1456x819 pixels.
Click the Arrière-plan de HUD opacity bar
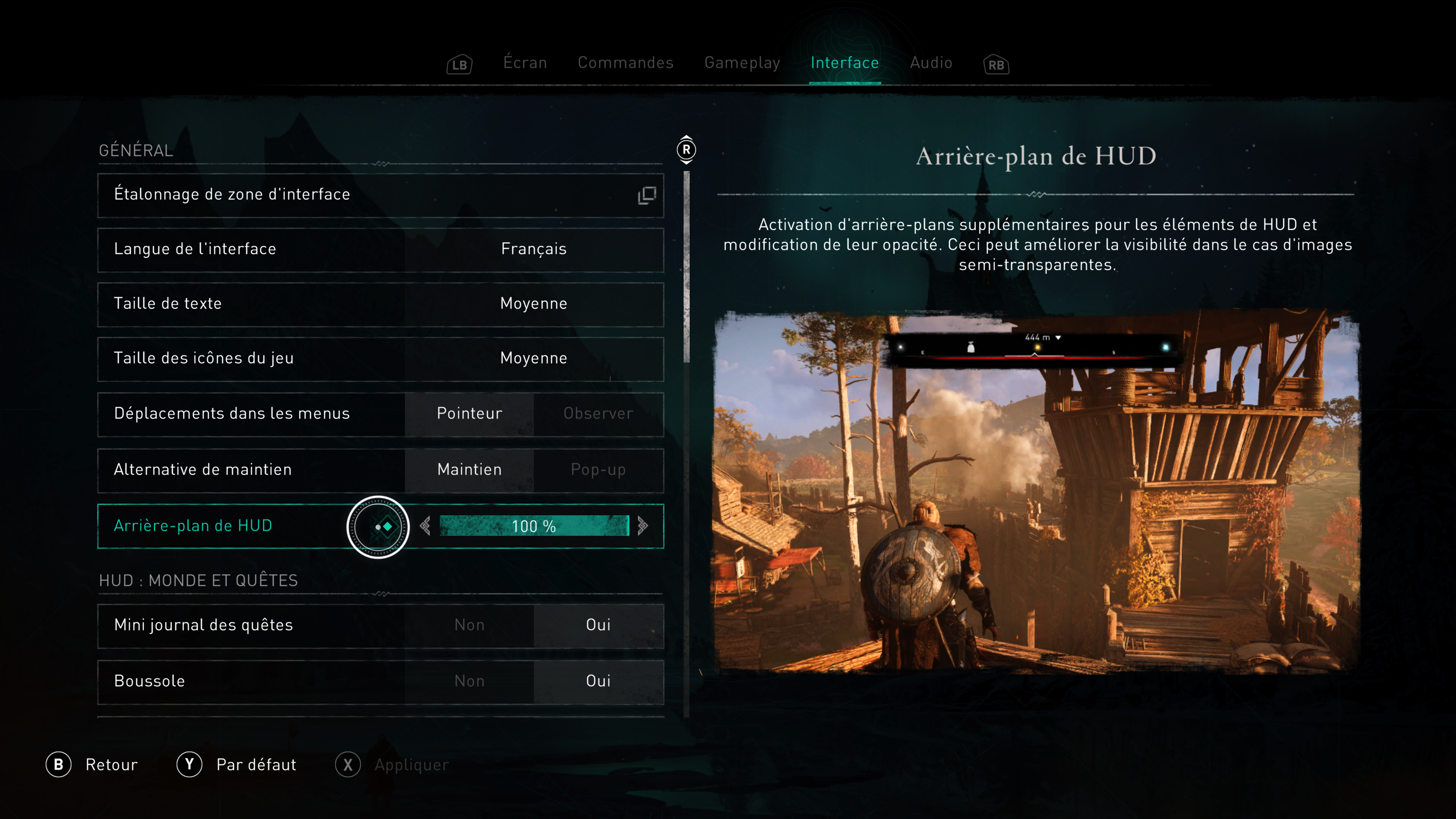[533, 526]
